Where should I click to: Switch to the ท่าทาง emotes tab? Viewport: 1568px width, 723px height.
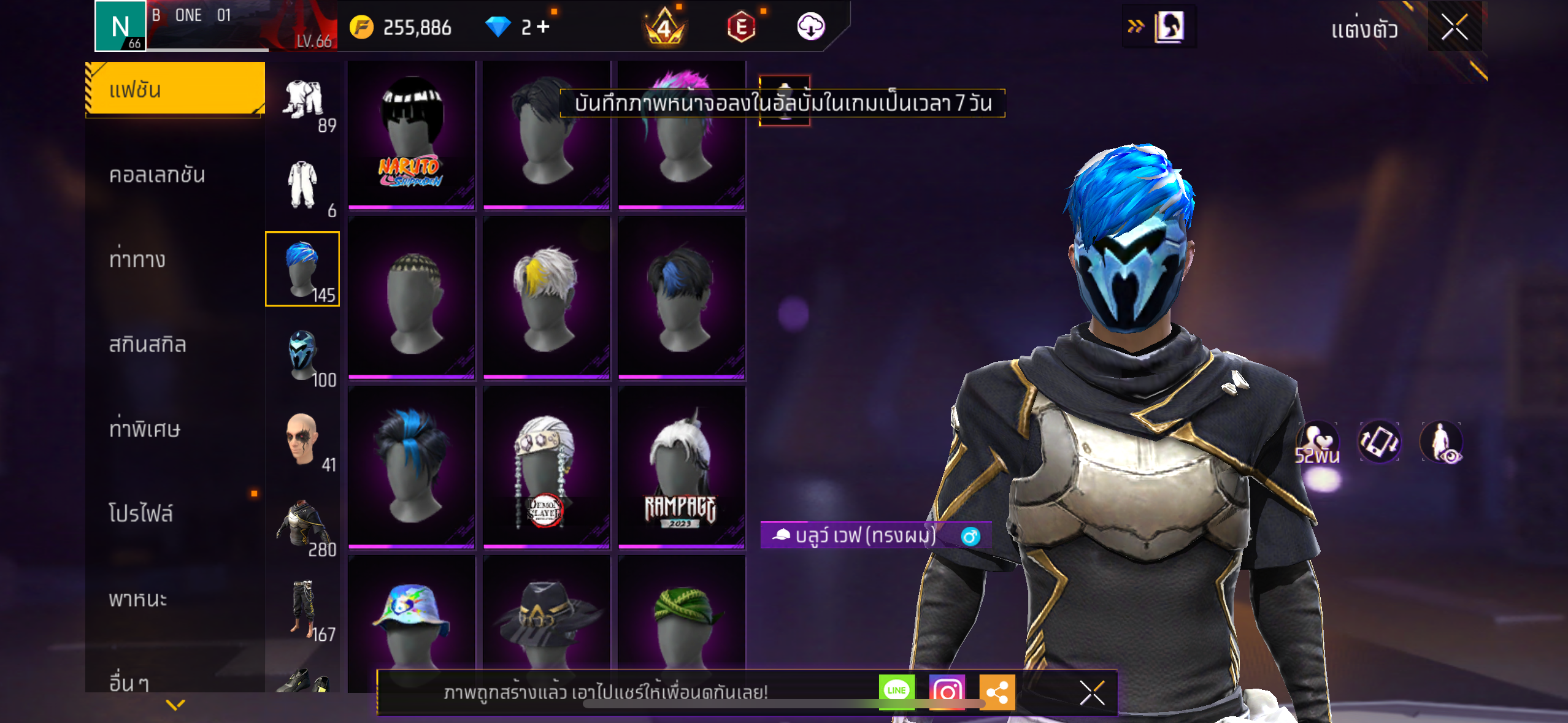[x=137, y=260]
